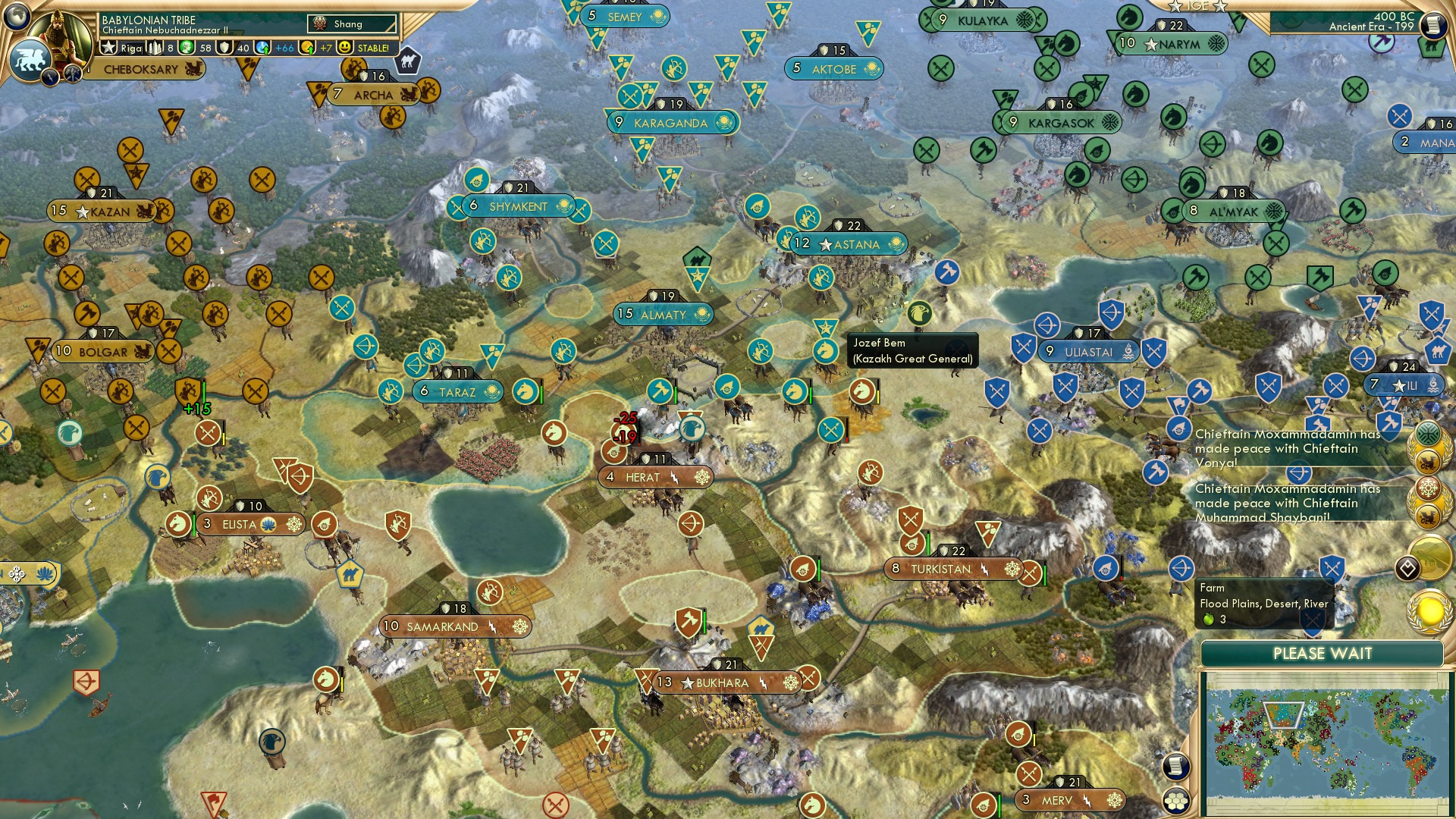1456x819 pixels.
Task: Click the science beaker showing +66
Action: tap(261, 47)
